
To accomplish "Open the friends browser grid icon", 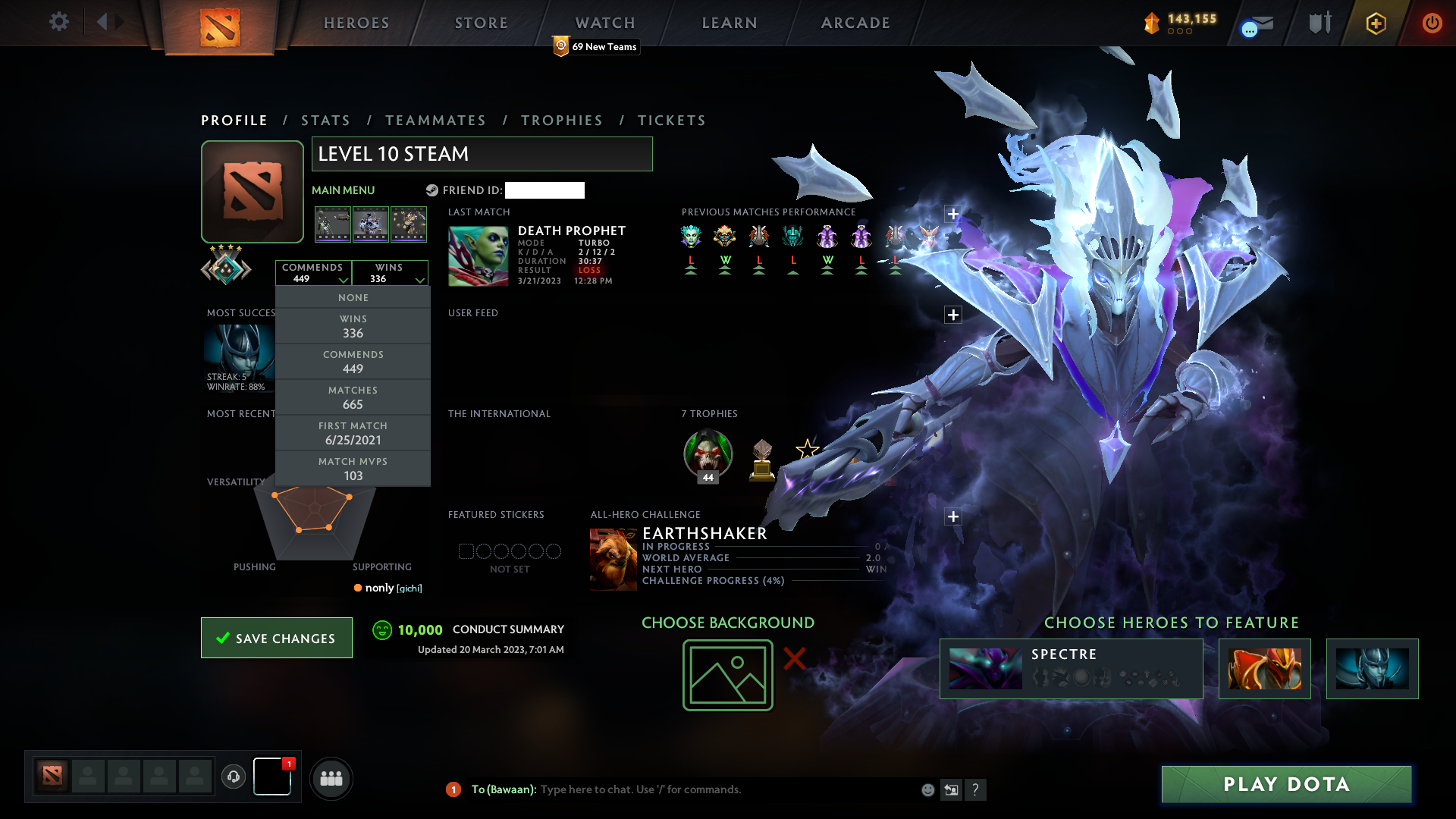I will pyautogui.click(x=331, y=778).
